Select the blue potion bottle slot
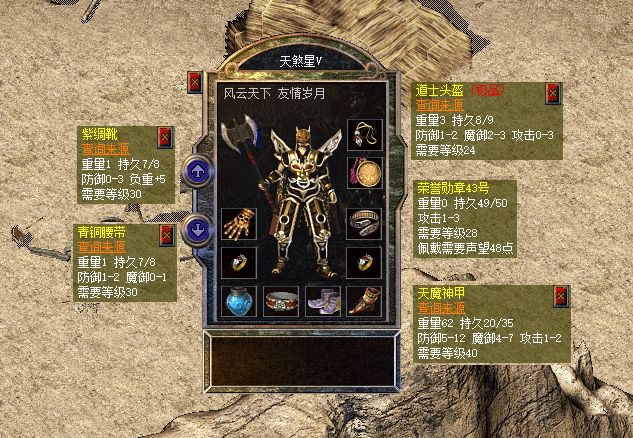Screen dimensions: 633x438 pos(237,299)
